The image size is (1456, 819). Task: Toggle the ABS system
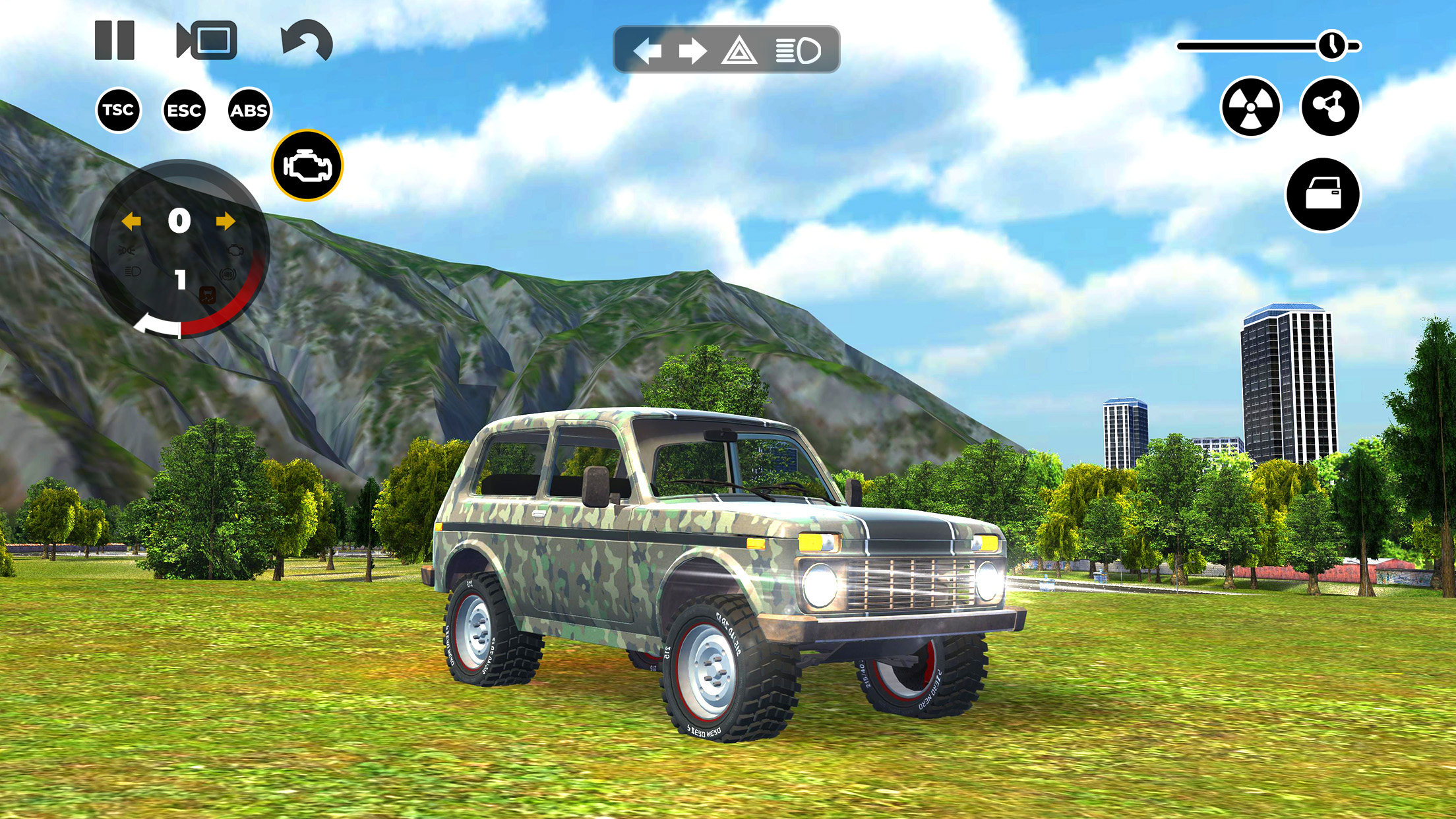coord(251,110)
